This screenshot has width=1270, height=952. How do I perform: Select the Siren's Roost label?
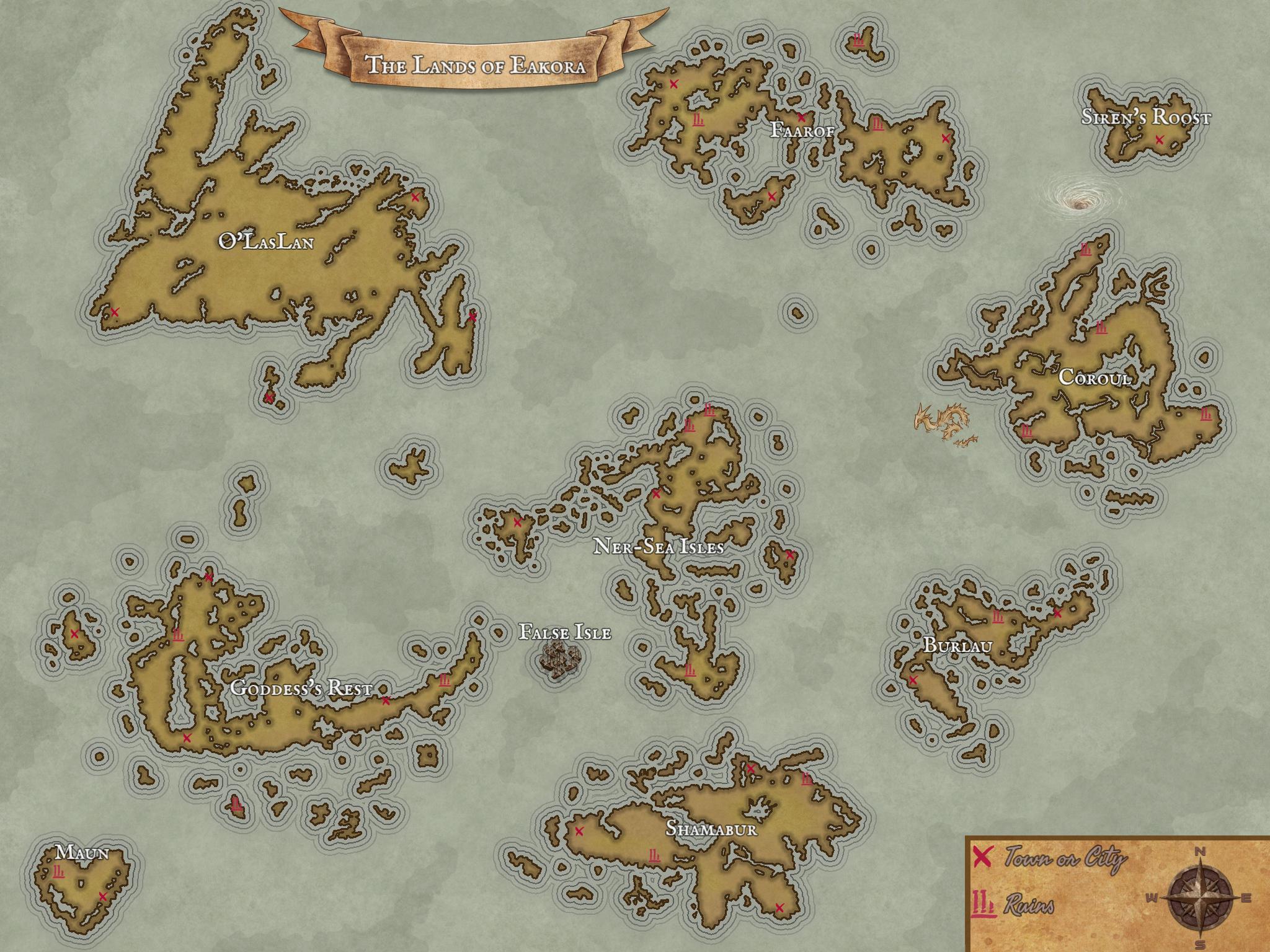[x=1145, y=117]
